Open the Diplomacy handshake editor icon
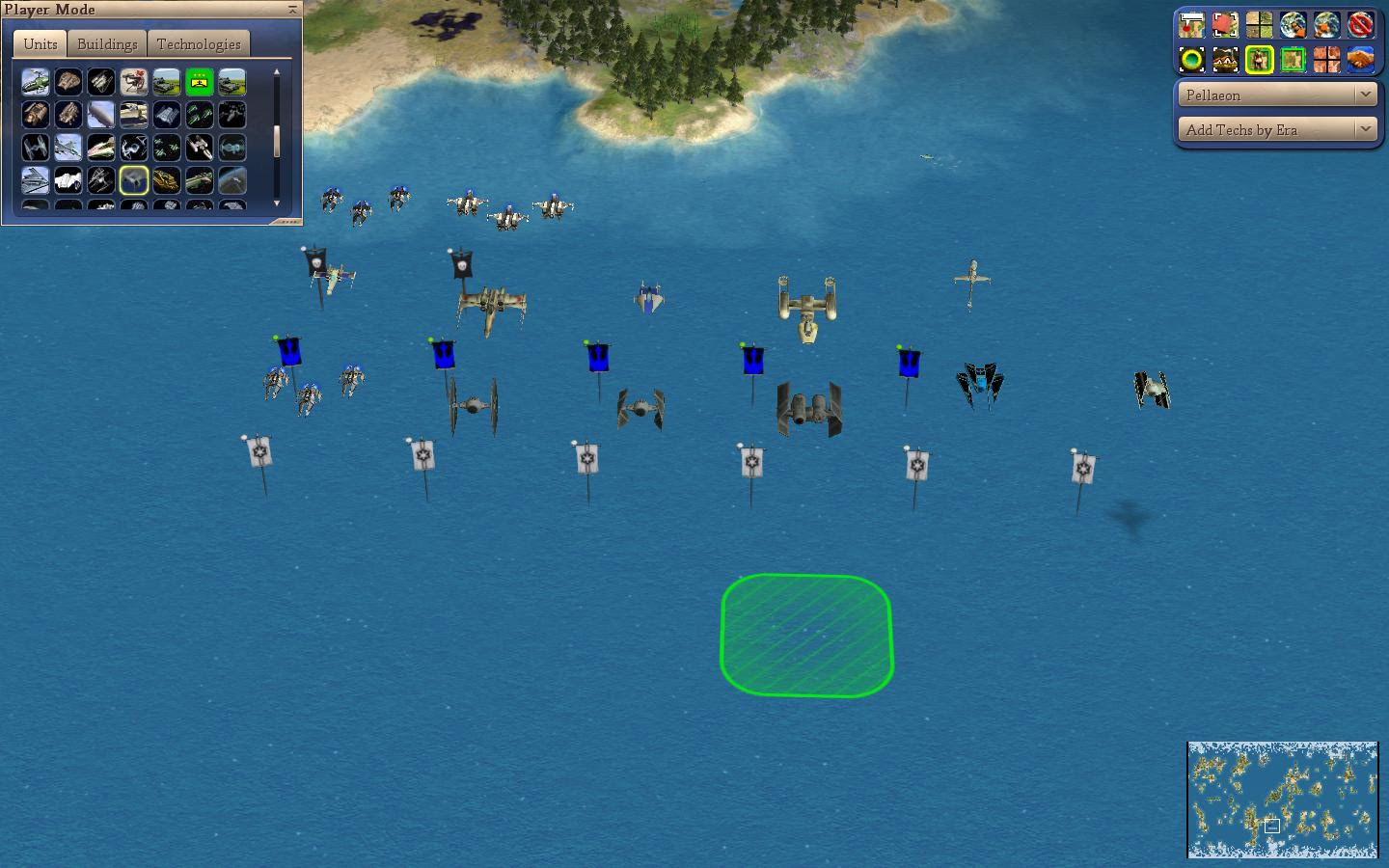 [1359, 61]
